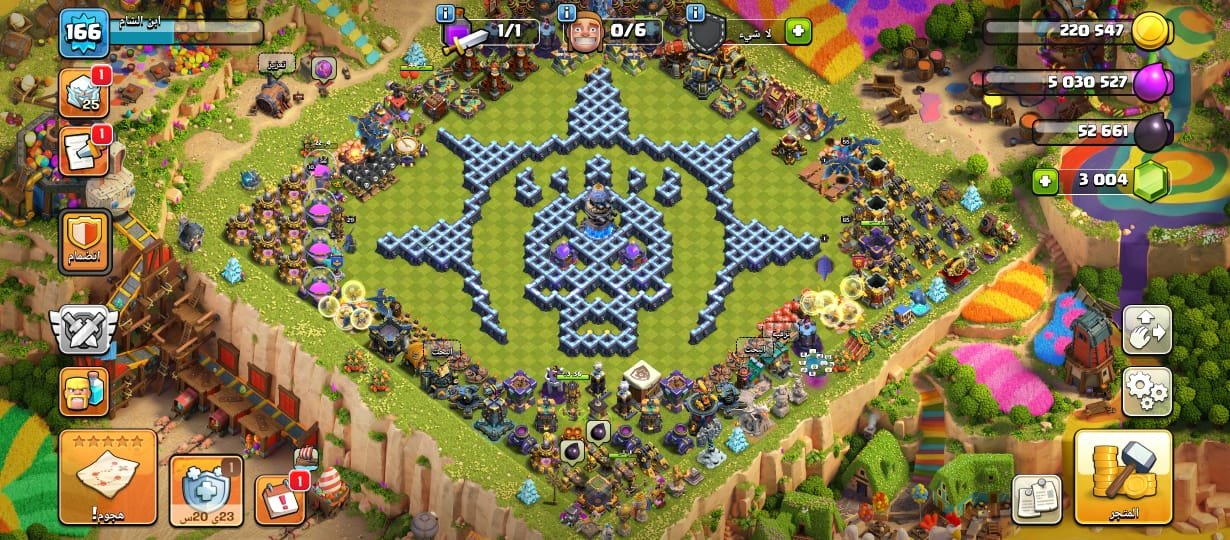Open the clipboard notes icon beside shop
The height and width of the screenshot is (540, 1230).
[1037, 498]
